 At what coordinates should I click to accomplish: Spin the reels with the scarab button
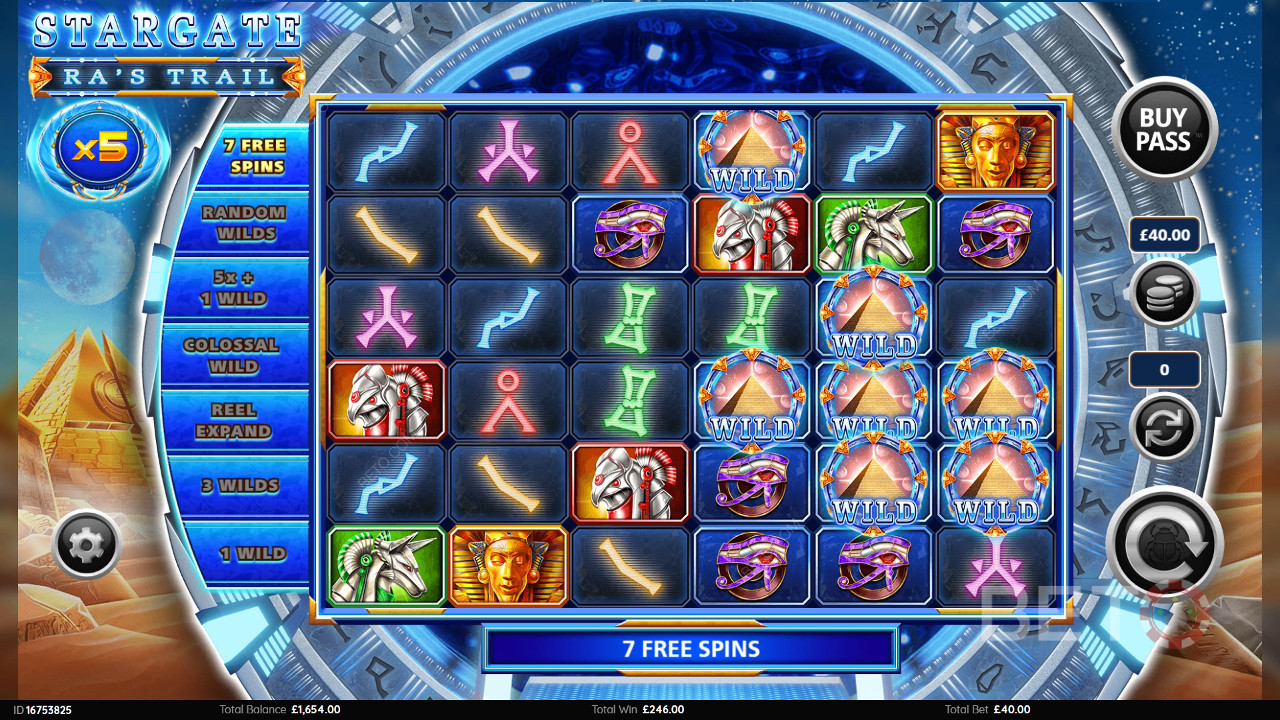pyautogui.click(x=1164, y=543)
